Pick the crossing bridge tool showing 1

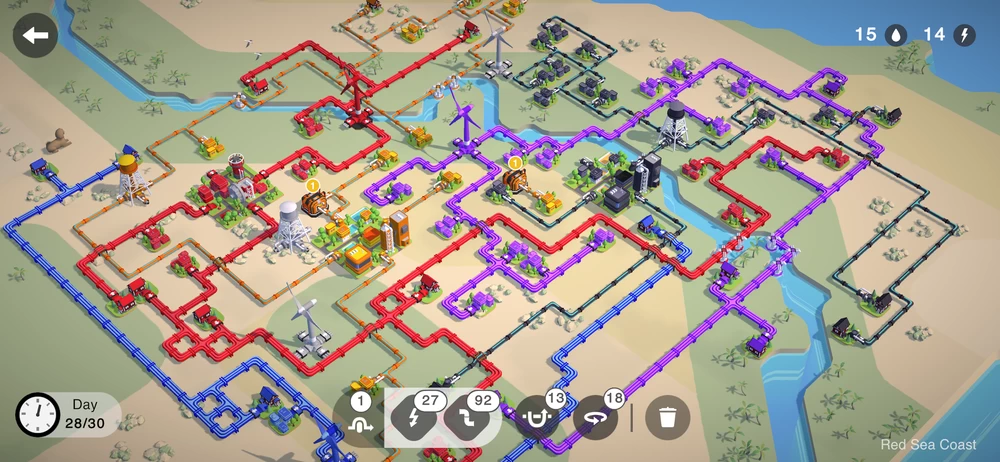pyautogui.click(x=360, y=418)
